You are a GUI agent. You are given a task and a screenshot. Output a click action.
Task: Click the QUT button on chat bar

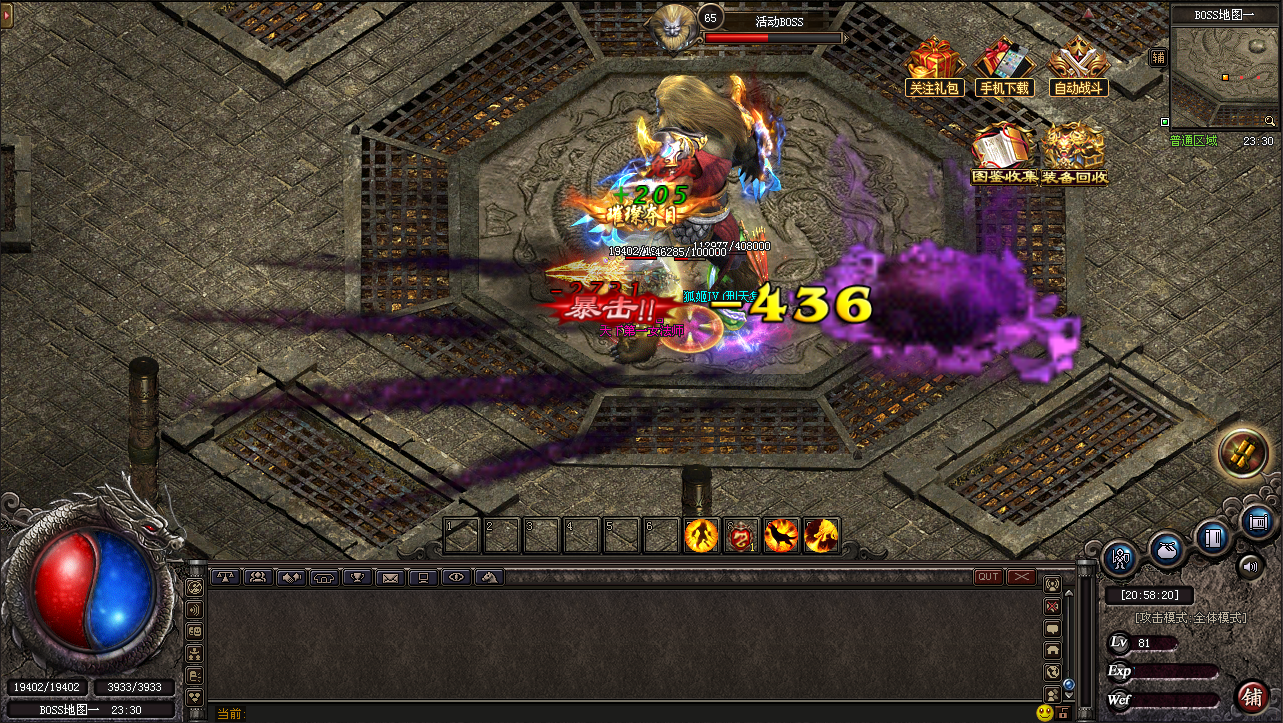[x=988, y=577]
